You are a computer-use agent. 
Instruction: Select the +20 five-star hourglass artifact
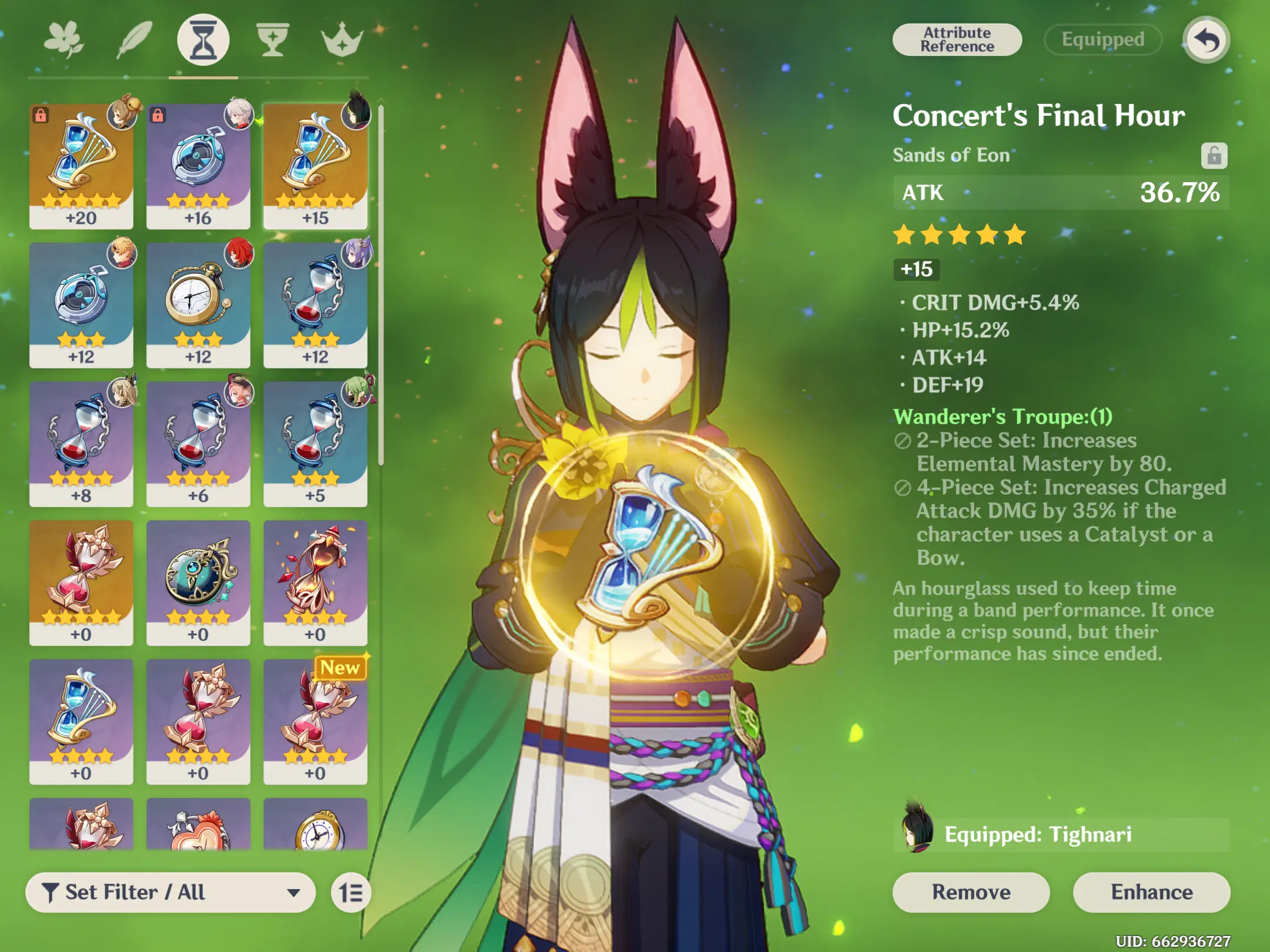pos(81,166)
